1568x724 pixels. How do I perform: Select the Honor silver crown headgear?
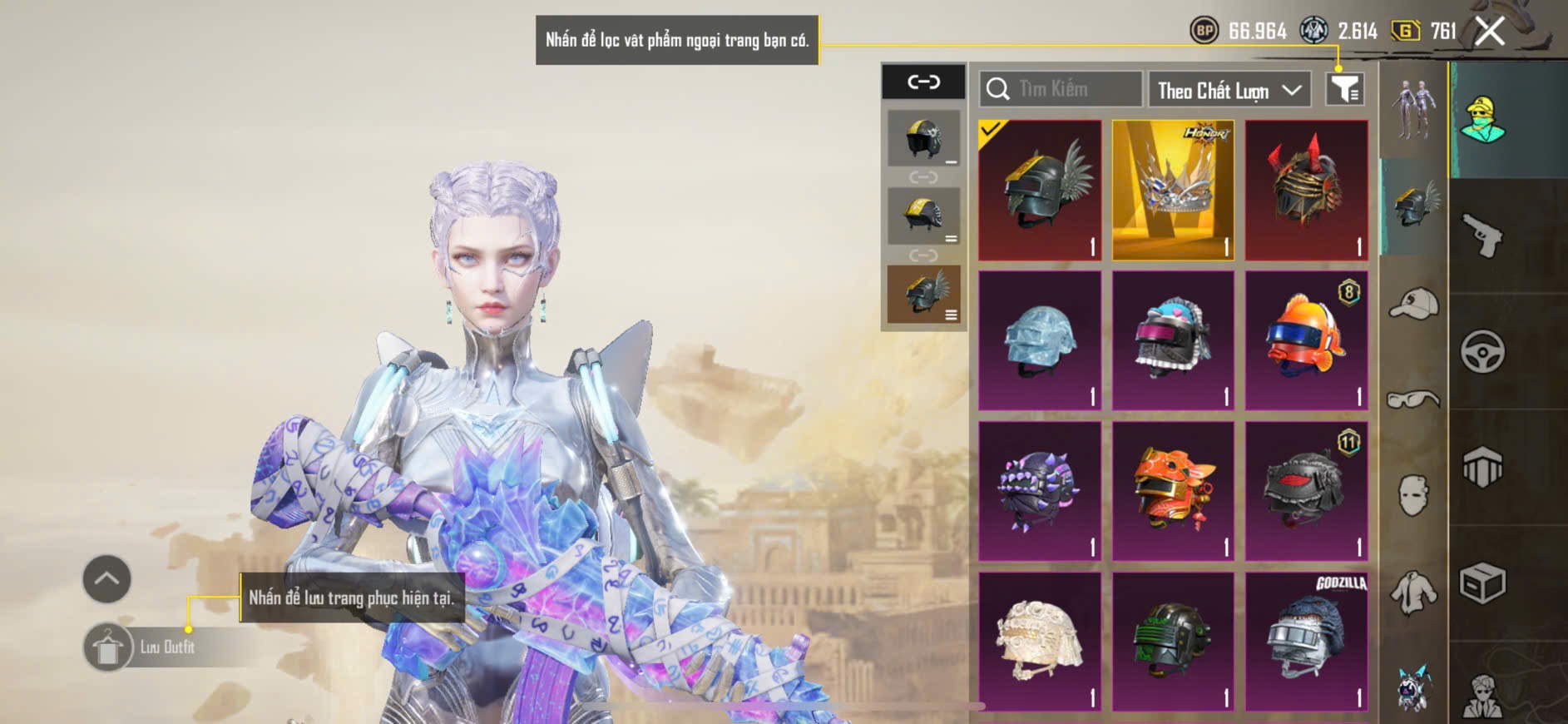tap(1173, 191)
